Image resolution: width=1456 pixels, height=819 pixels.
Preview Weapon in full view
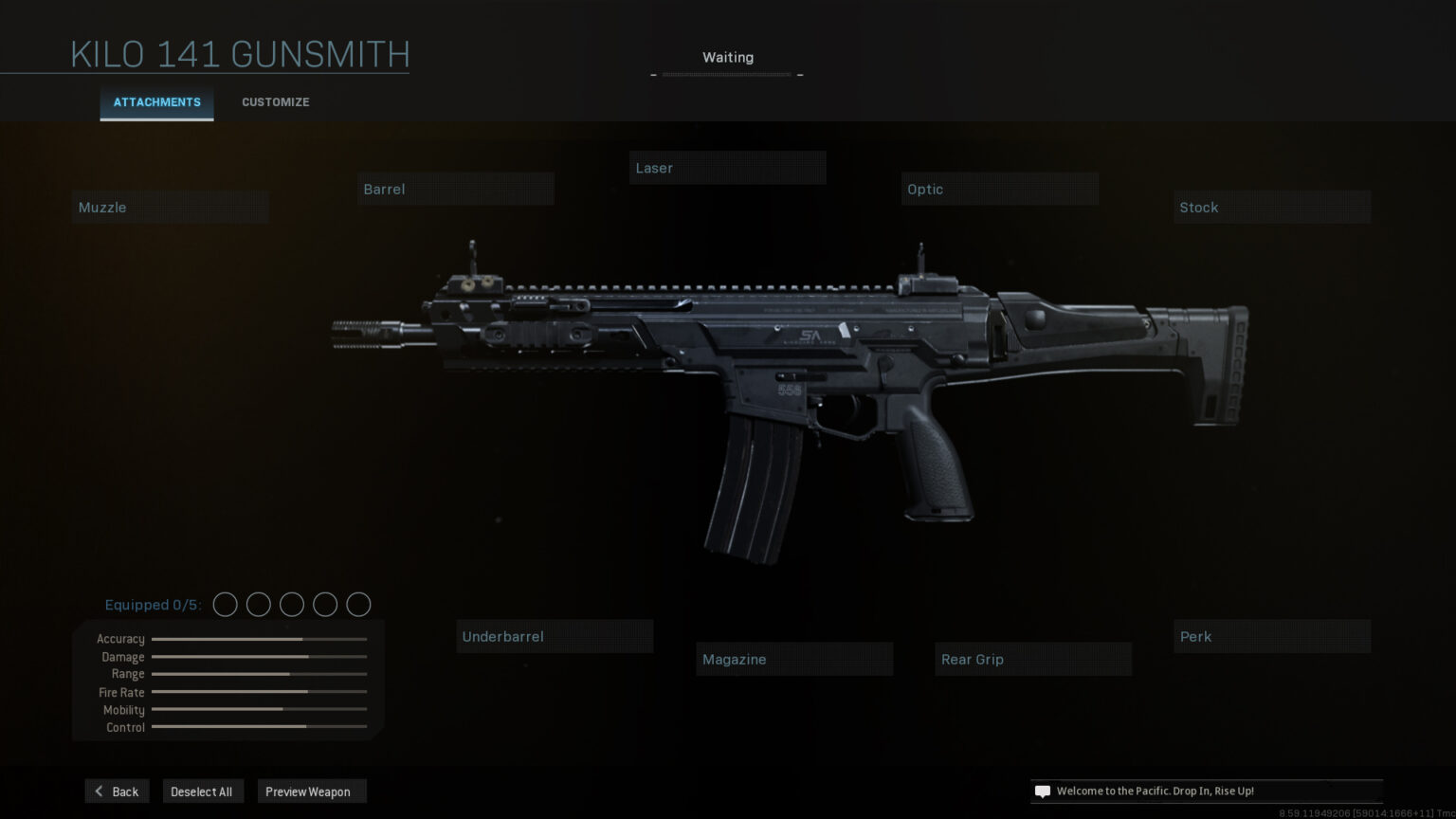click(x=308, y=792)
